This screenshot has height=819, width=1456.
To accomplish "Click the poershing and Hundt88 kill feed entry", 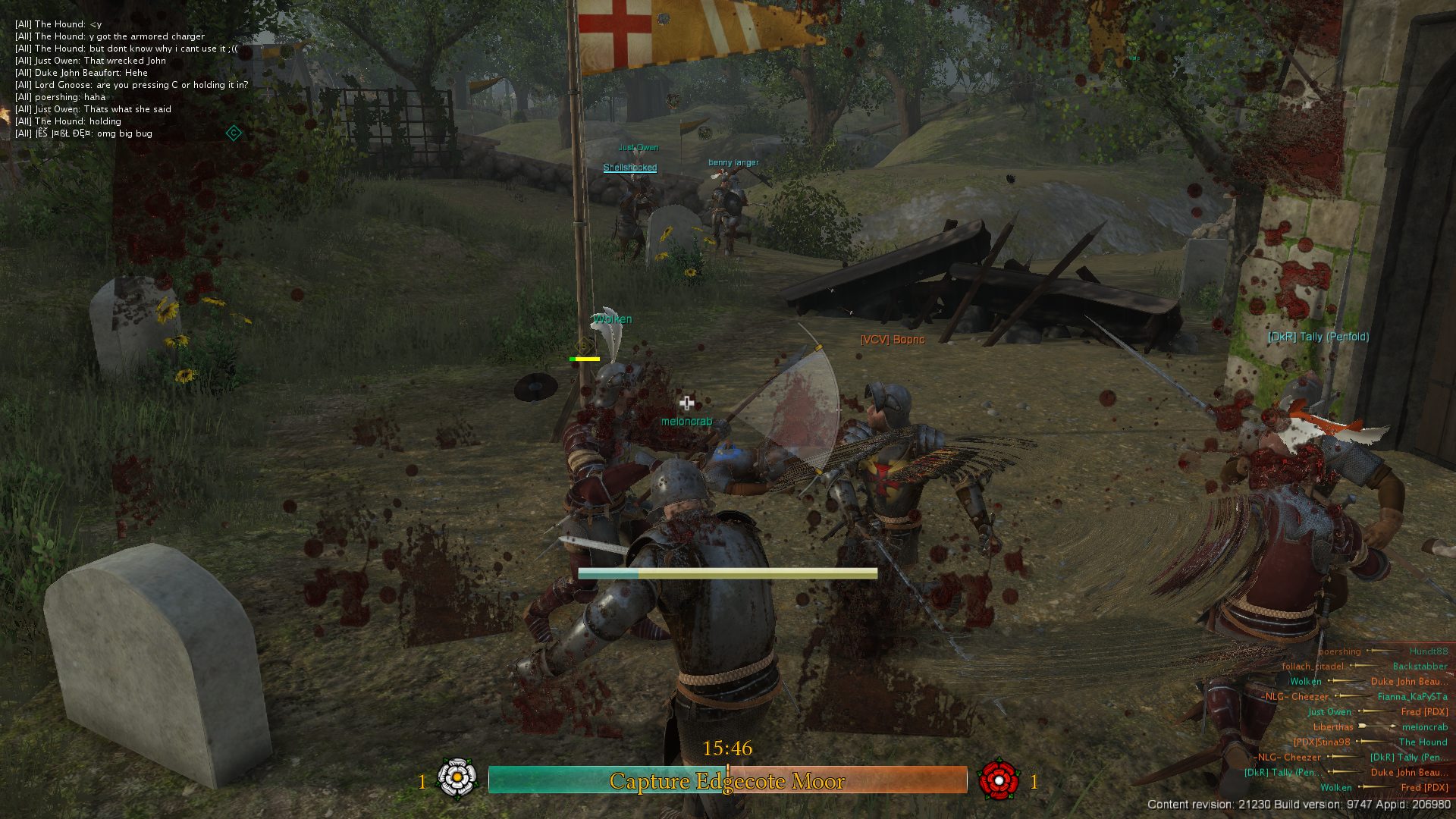I will 1382,651.
